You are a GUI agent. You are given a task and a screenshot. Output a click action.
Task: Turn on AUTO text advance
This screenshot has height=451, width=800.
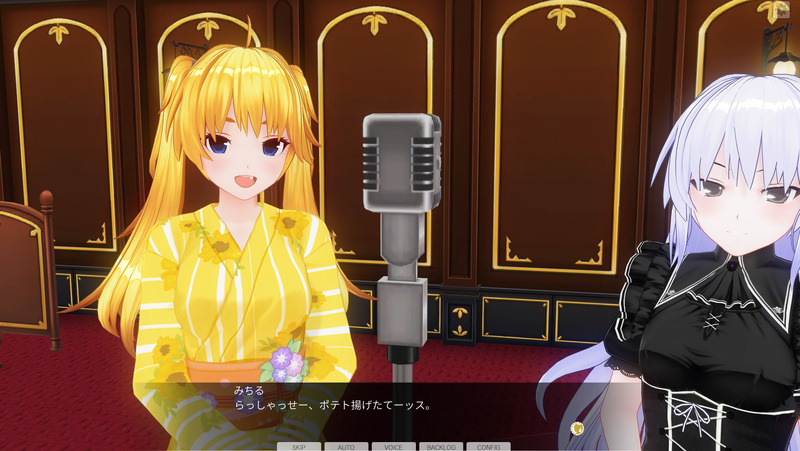(346, 446)
